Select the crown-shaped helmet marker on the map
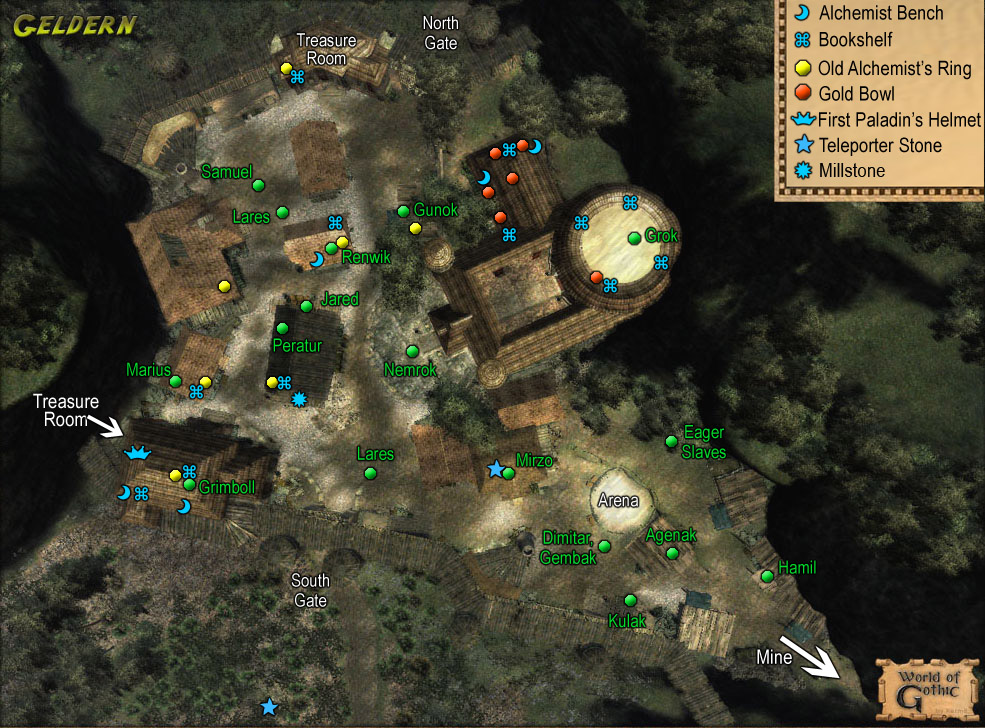Viewport: 985px width, 728px height. pyautogui.click(x=136, y=453)
